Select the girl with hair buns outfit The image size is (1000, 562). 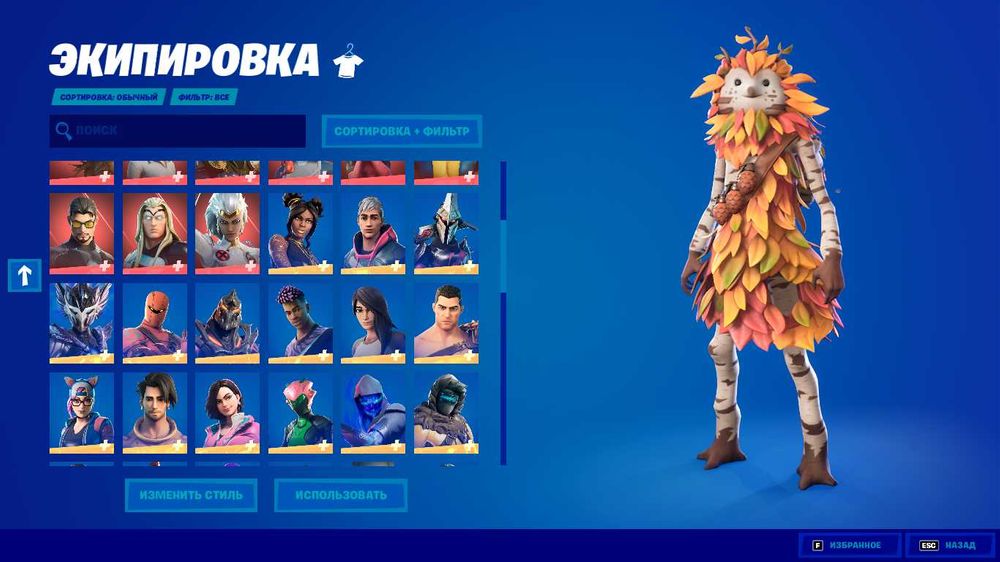click(x=300, y=233)
